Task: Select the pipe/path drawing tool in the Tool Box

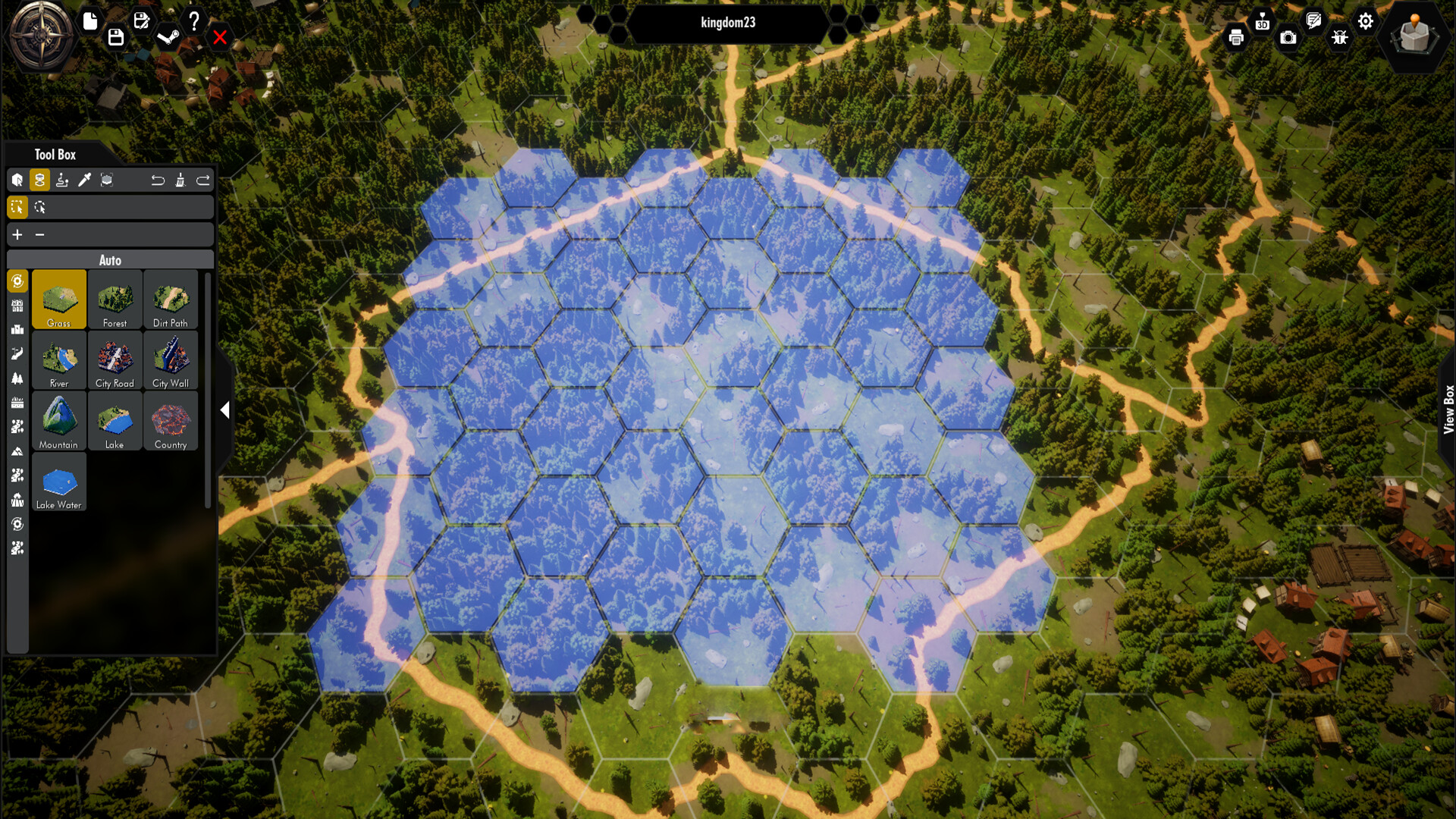Action: 62,180
